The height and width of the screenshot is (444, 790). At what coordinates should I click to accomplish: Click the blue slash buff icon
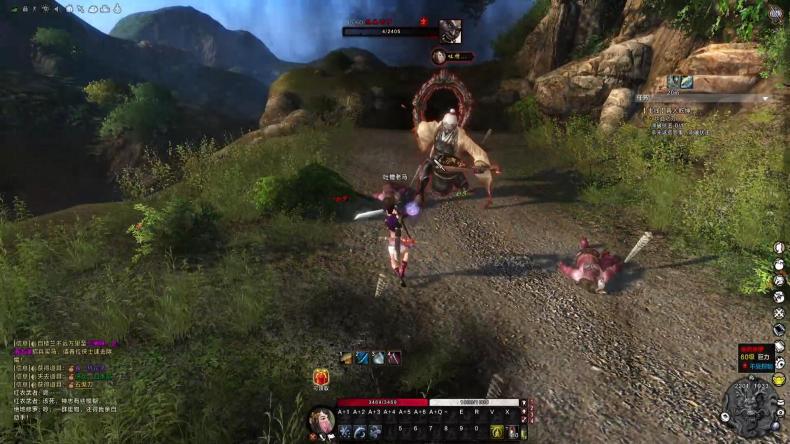(363, 358)
